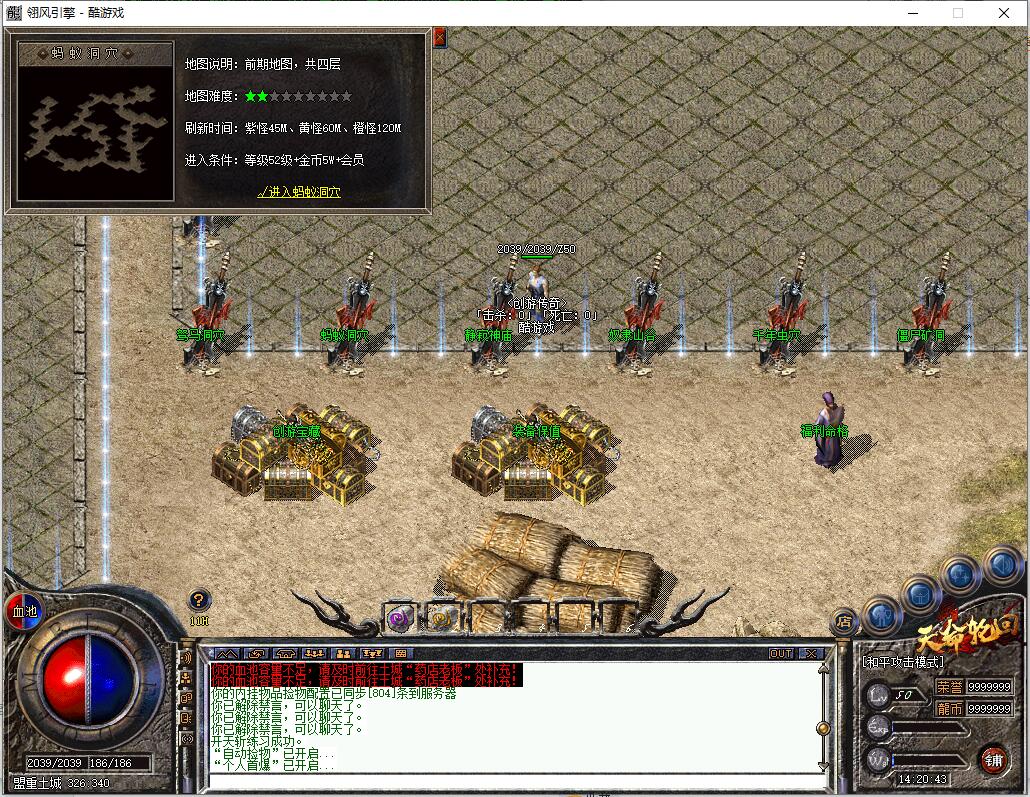1030x797 pixels.
Task: Open the bag round button
Action: (x=921, y=595)
